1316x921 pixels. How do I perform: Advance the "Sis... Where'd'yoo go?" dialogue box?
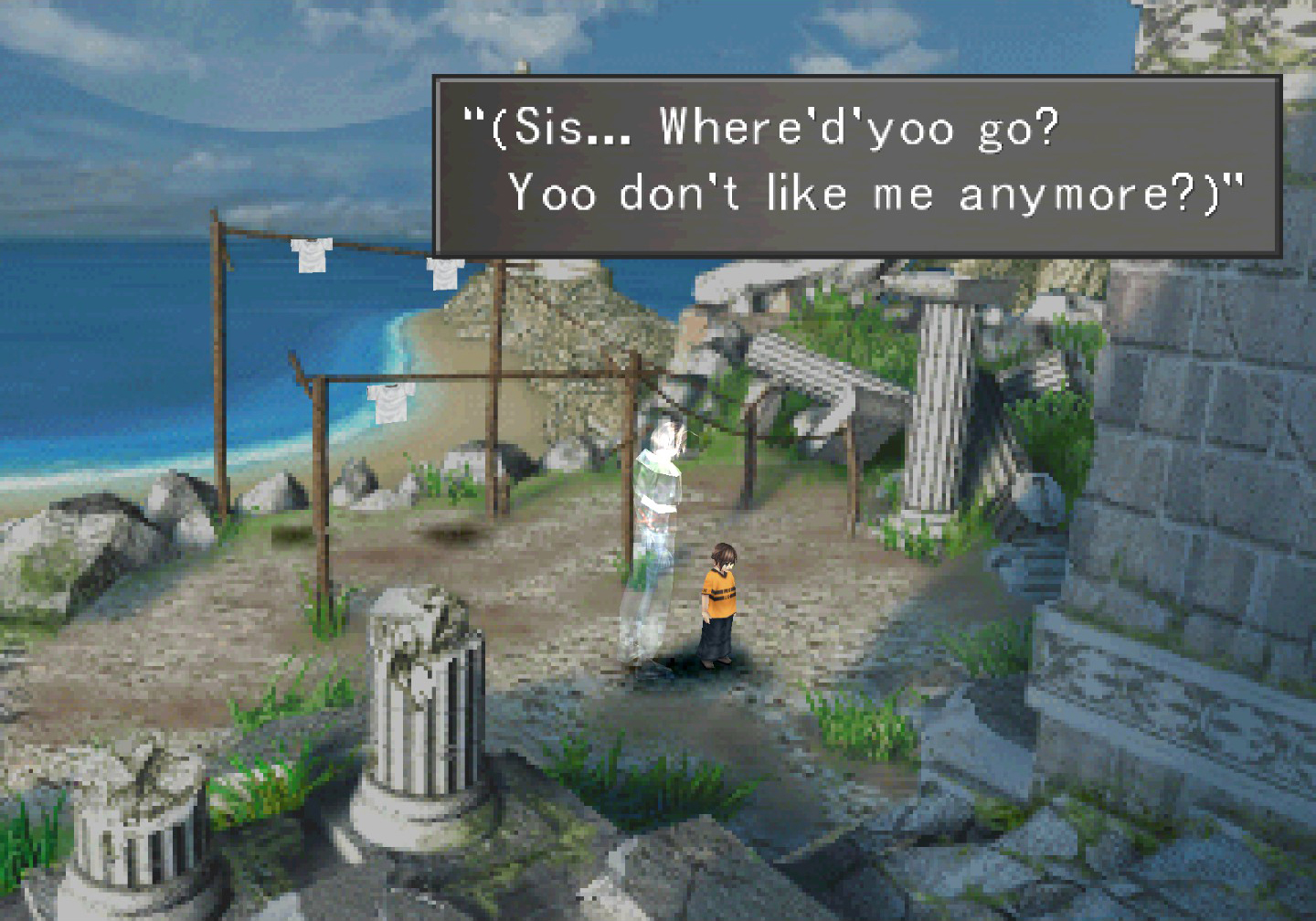856,164
